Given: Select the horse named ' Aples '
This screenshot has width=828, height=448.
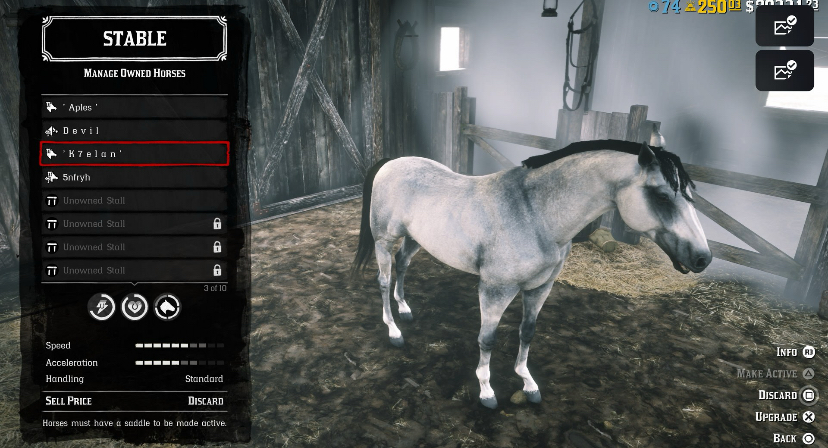Looking at the screenshot, I should [x=134, y=106].
